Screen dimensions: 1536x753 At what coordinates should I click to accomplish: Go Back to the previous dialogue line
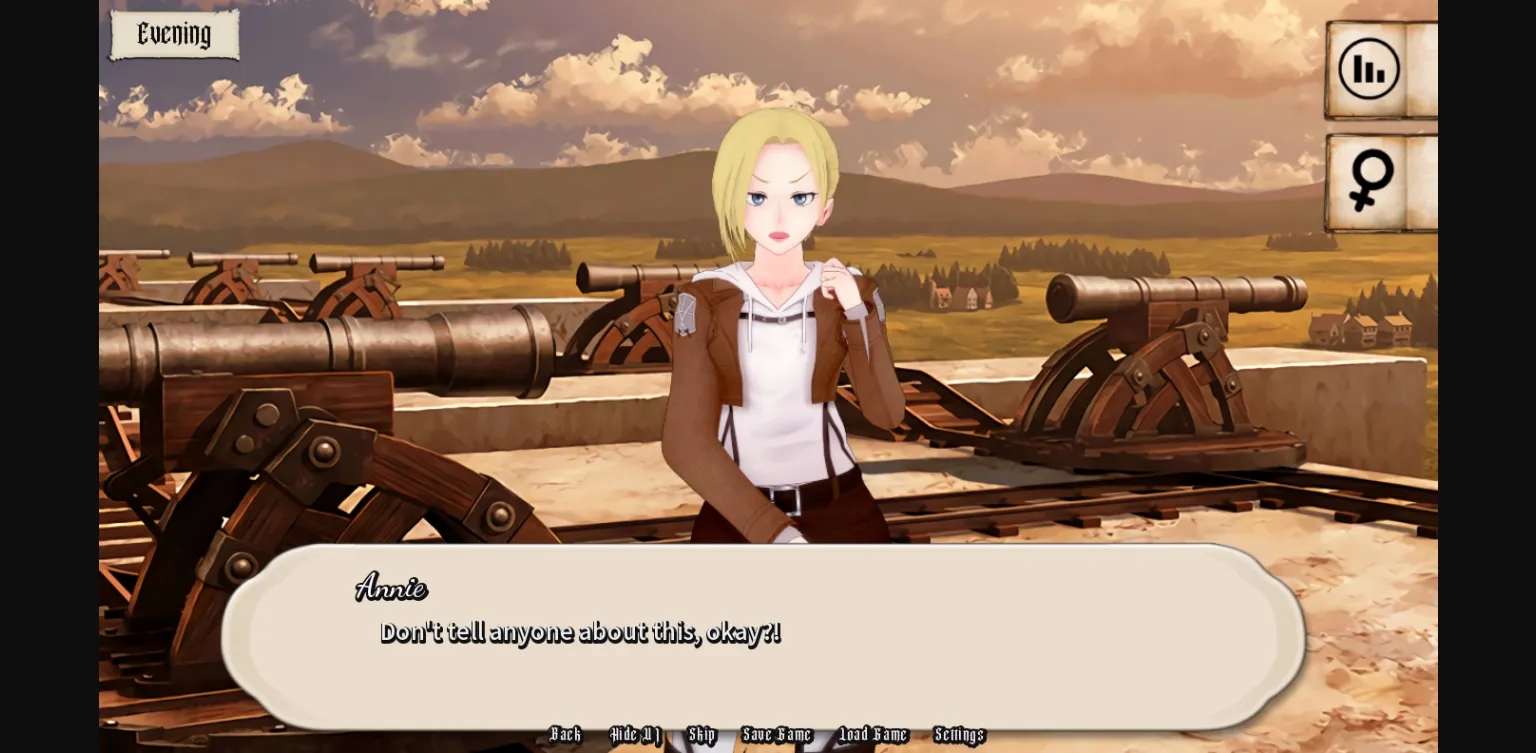pos(565,735)
